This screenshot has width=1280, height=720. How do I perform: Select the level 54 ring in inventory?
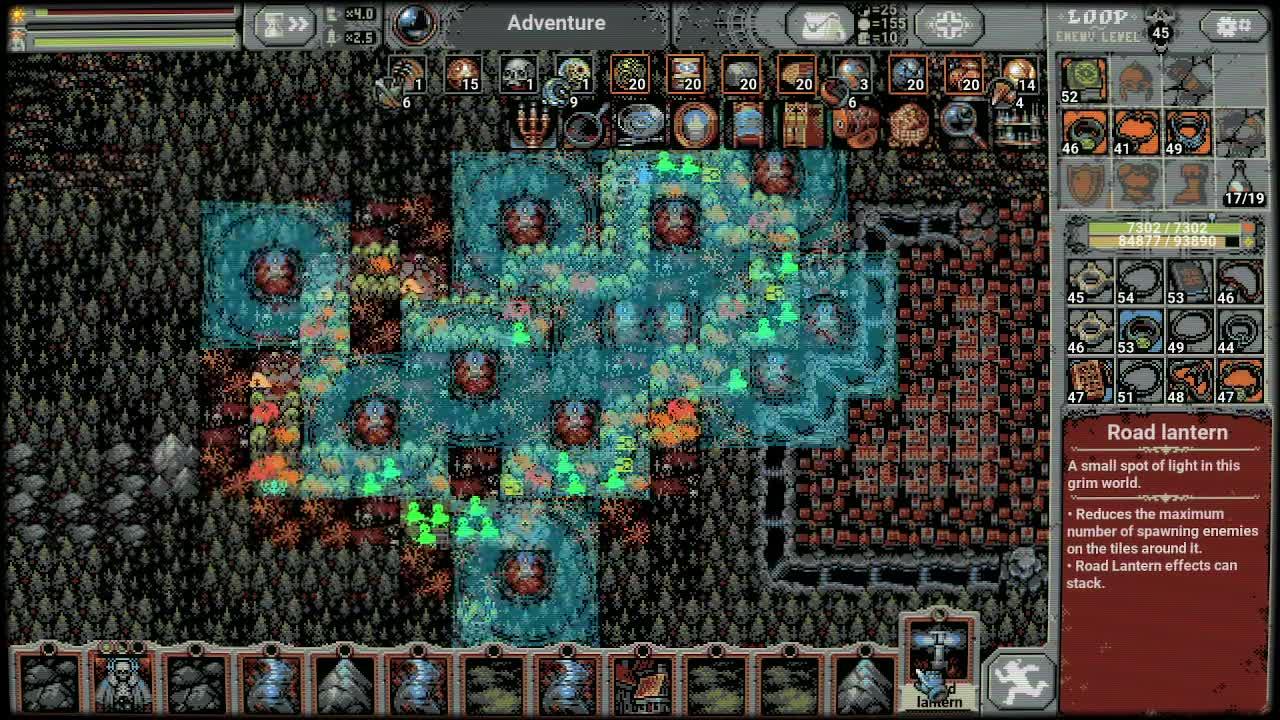coord(1139,281)
